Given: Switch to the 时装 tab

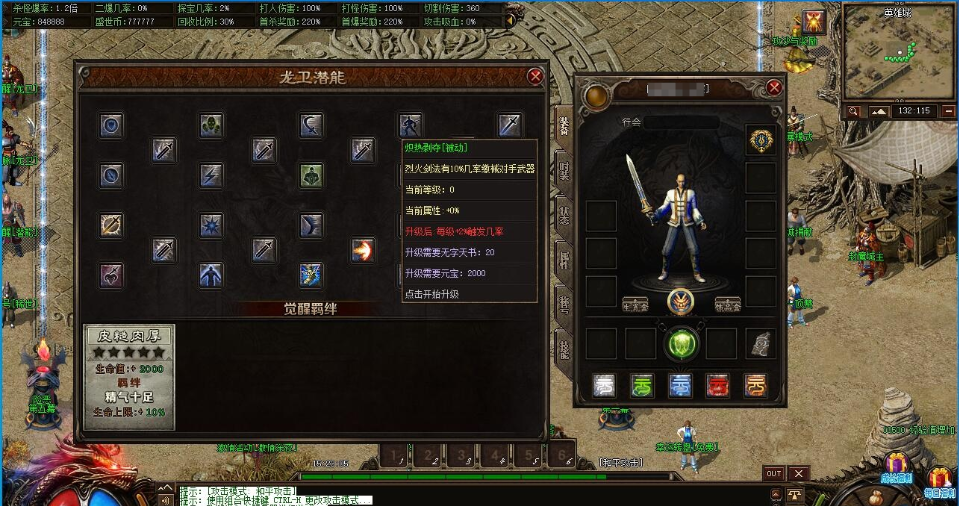Looking at the screenshot, I should click(x=564, y=171).
